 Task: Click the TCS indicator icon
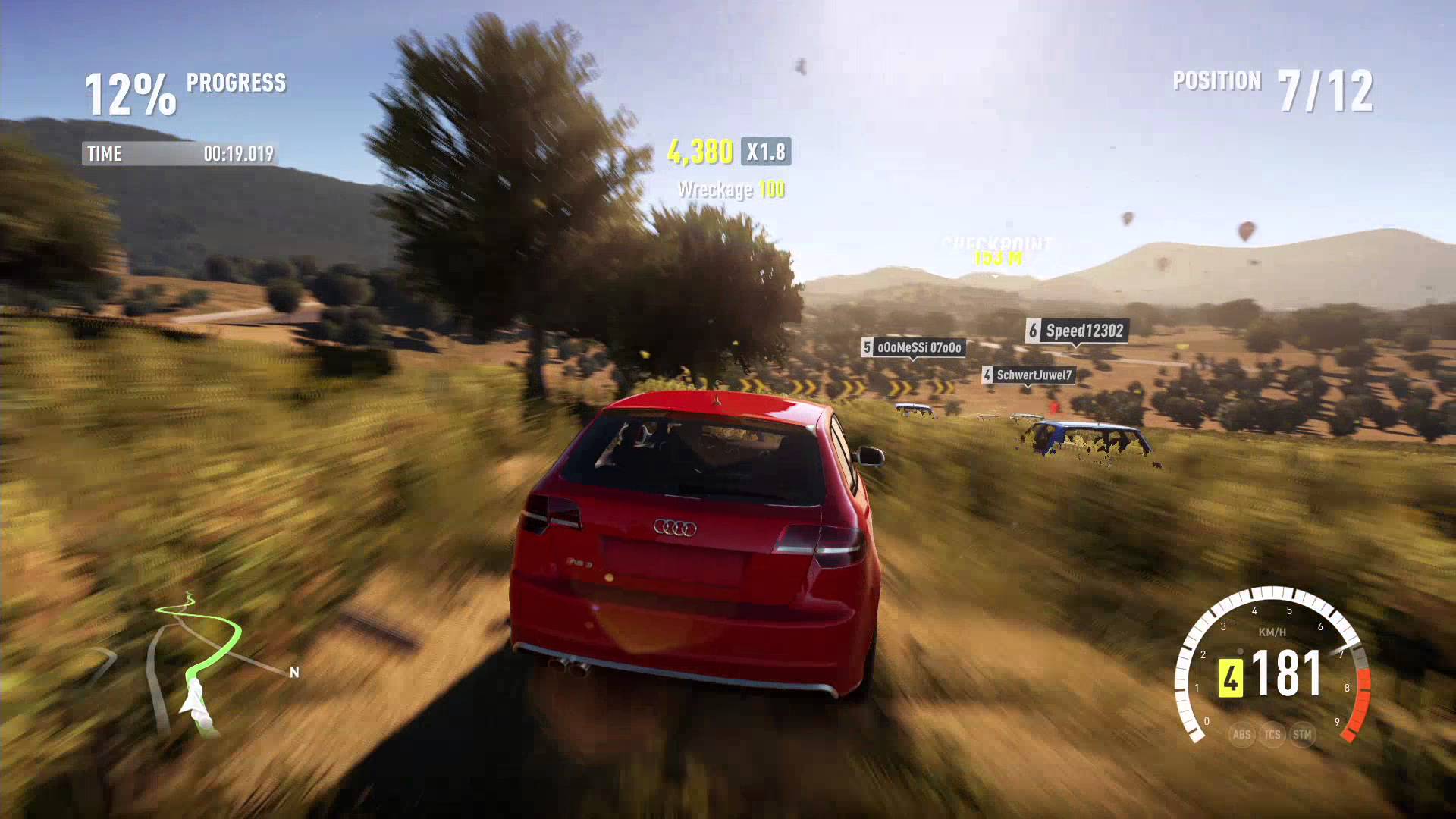[1272, 734]
